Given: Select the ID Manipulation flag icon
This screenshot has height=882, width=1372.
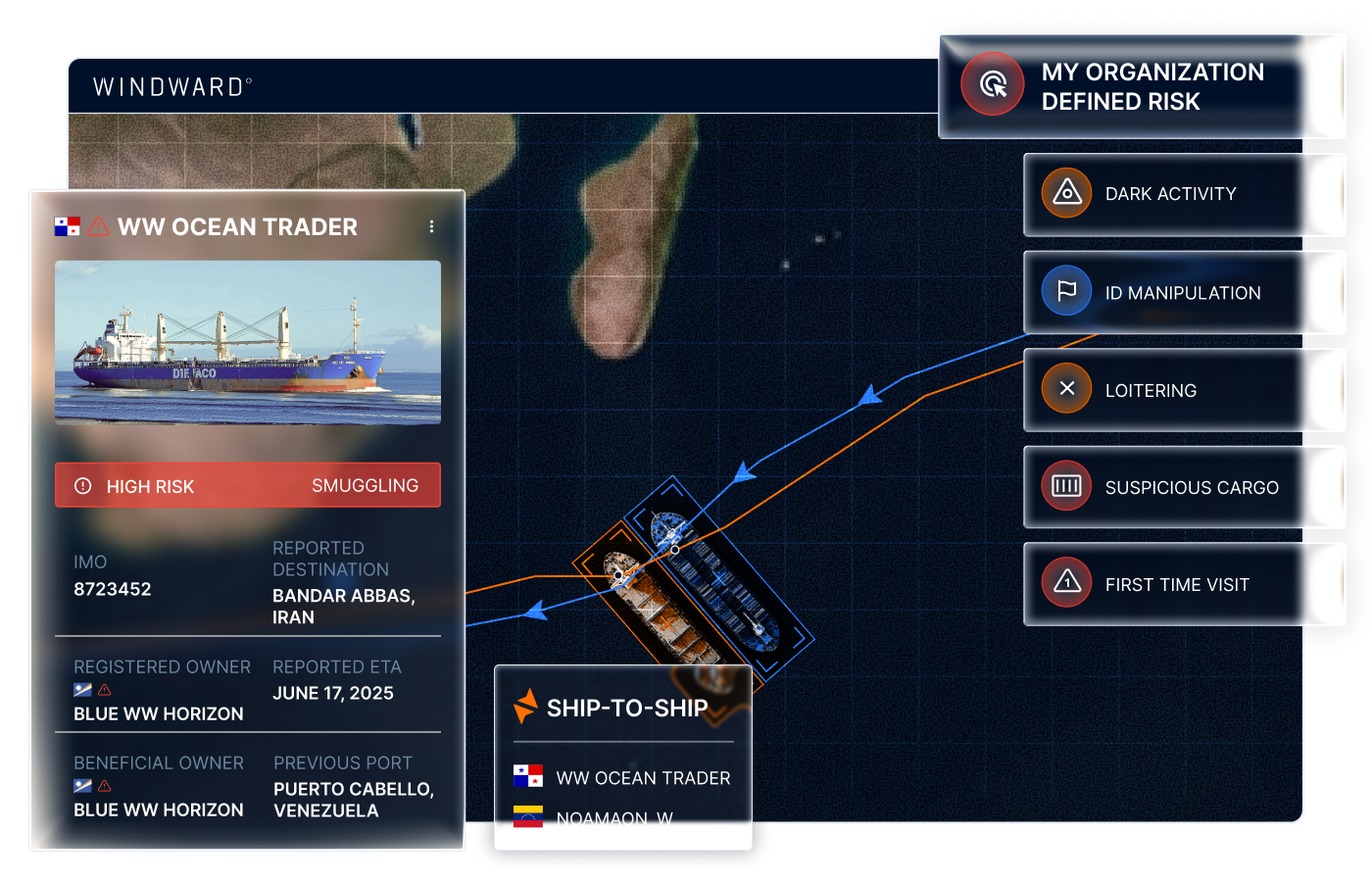Looking at the screenshot, I should (1065, 291).
